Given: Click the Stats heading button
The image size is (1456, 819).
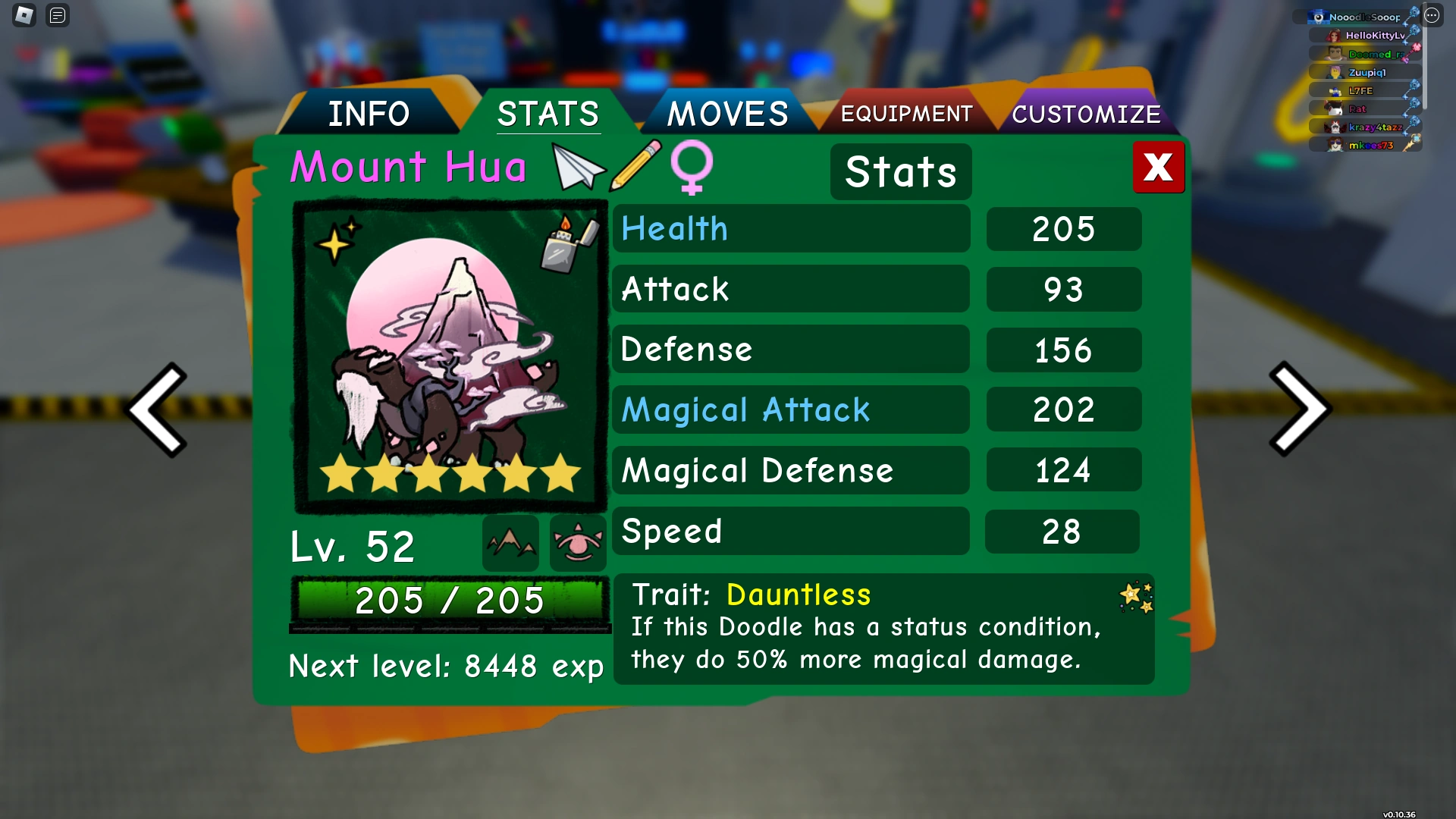Looking at the screenshot, I should tap(900, 171).
